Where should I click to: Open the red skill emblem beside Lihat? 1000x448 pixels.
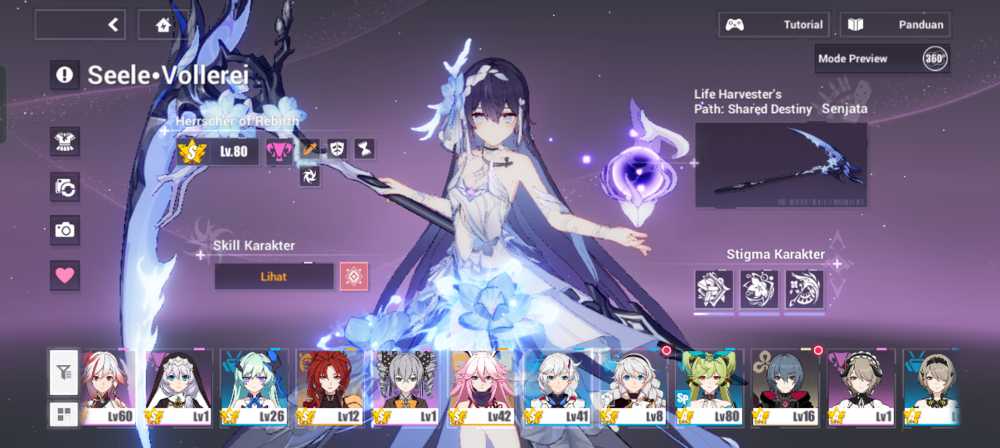point(354,276)
